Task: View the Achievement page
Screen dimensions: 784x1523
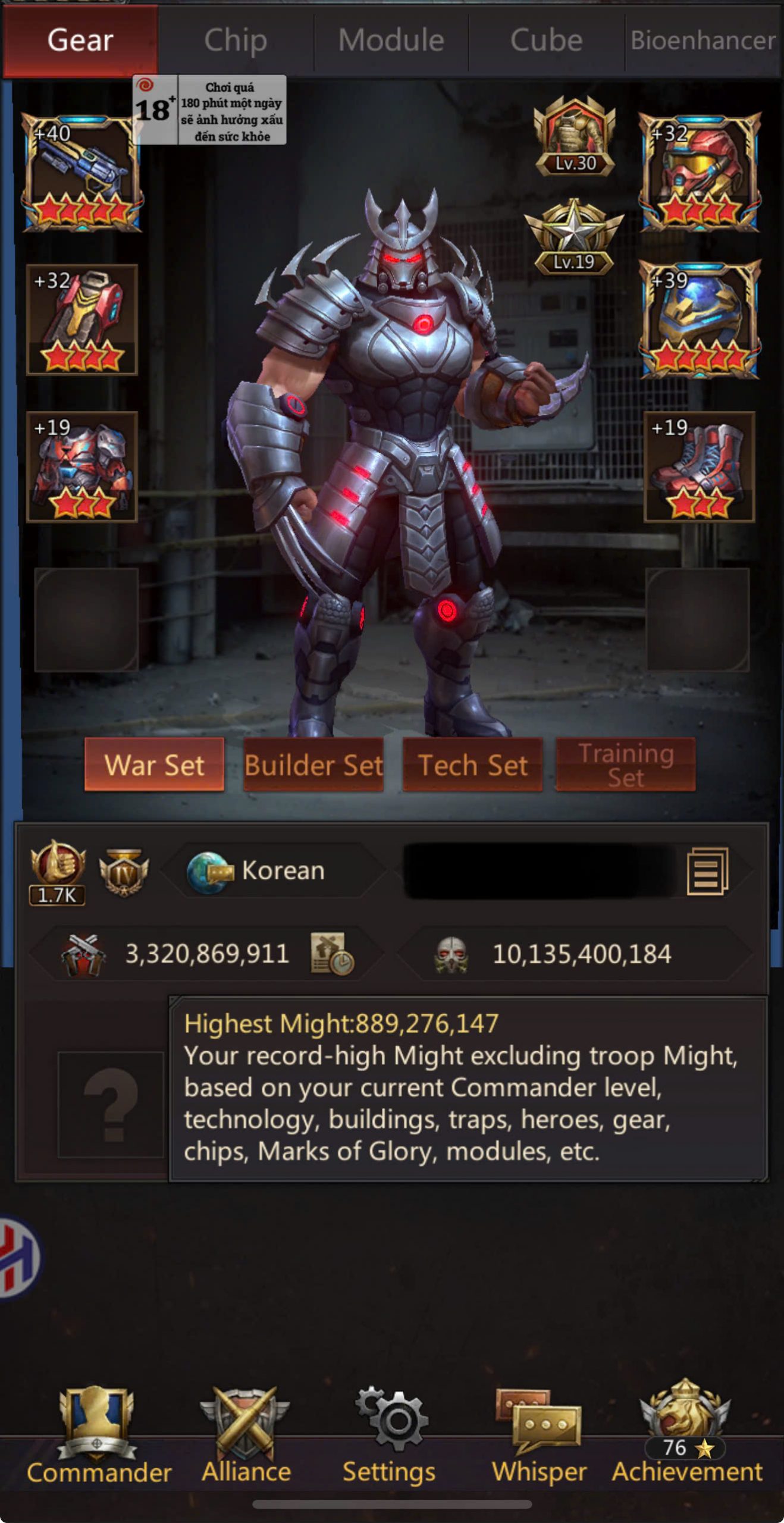Action: tap(686, 1435)
